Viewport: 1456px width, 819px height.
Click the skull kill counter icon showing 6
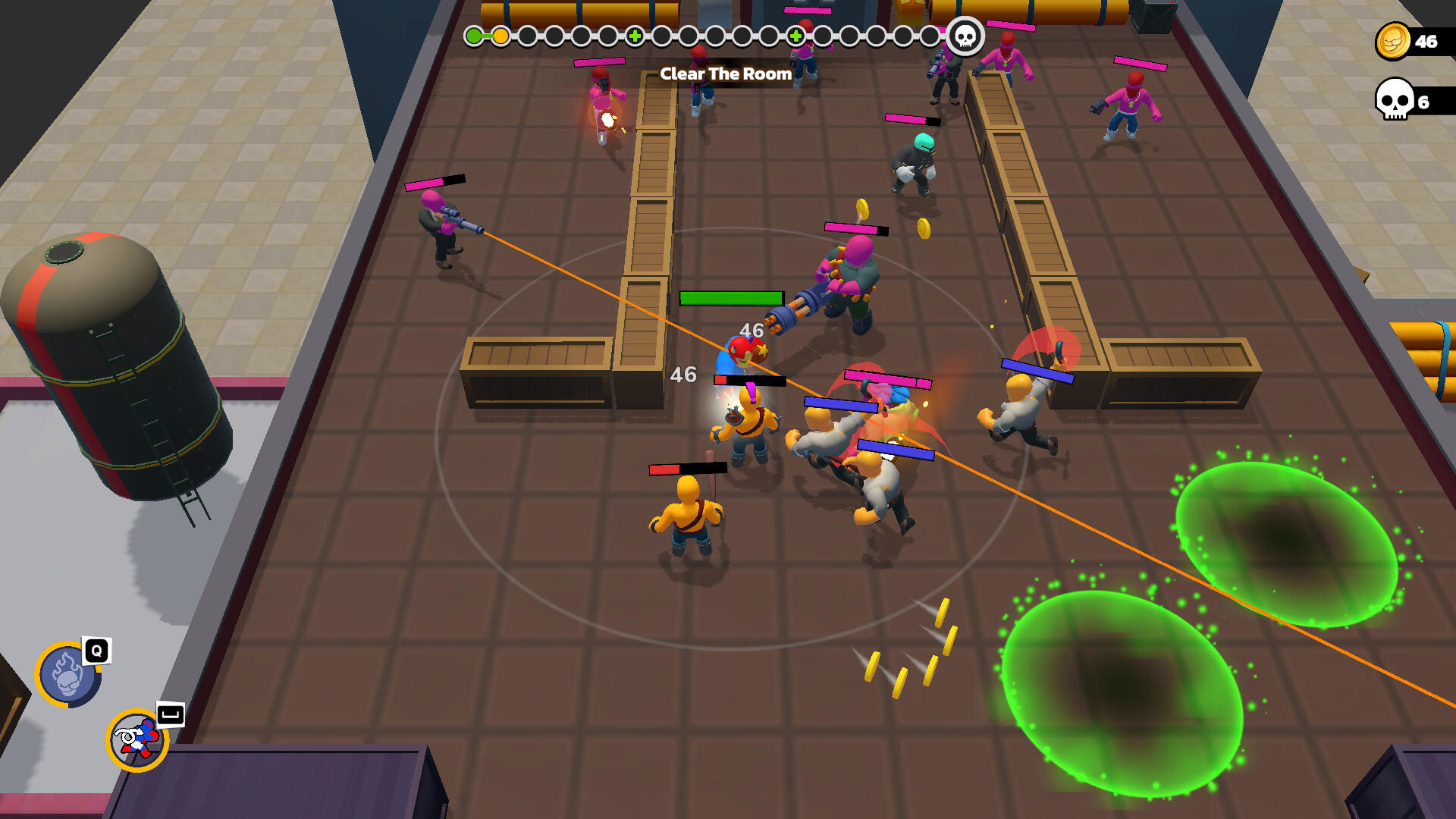(1393, 100)
